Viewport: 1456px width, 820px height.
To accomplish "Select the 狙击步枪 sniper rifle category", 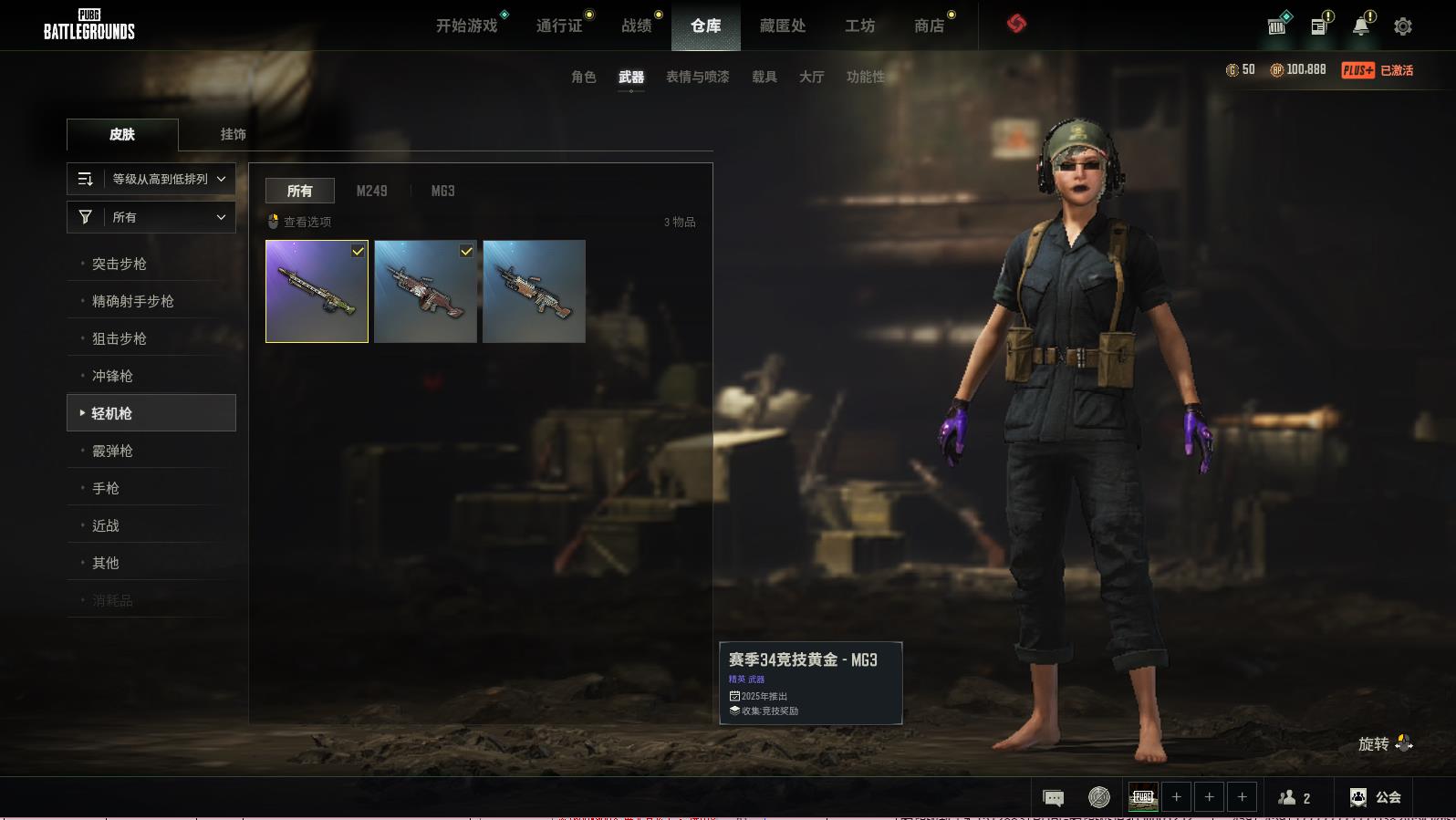I will click(x=120, y=338).
